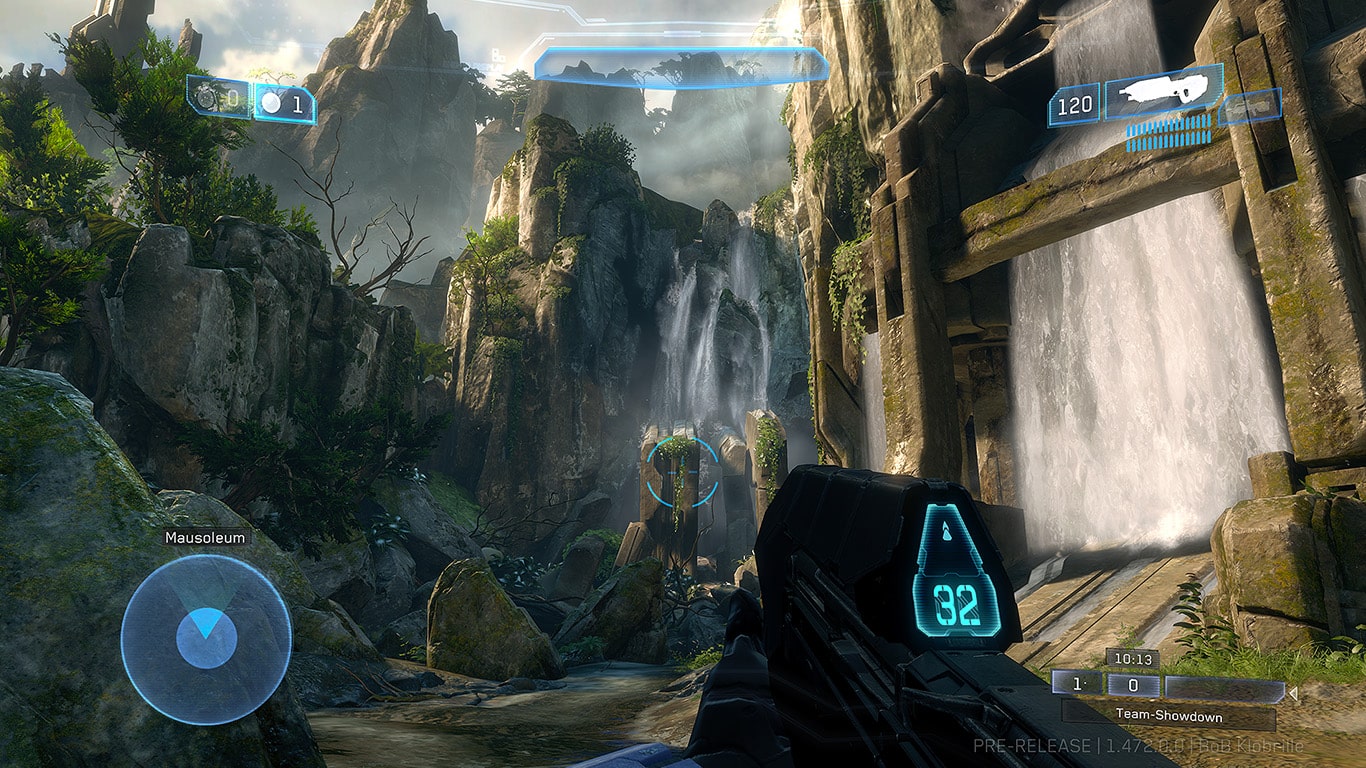Expand the Team-Showdown game mode panel

coord(1169,715)
